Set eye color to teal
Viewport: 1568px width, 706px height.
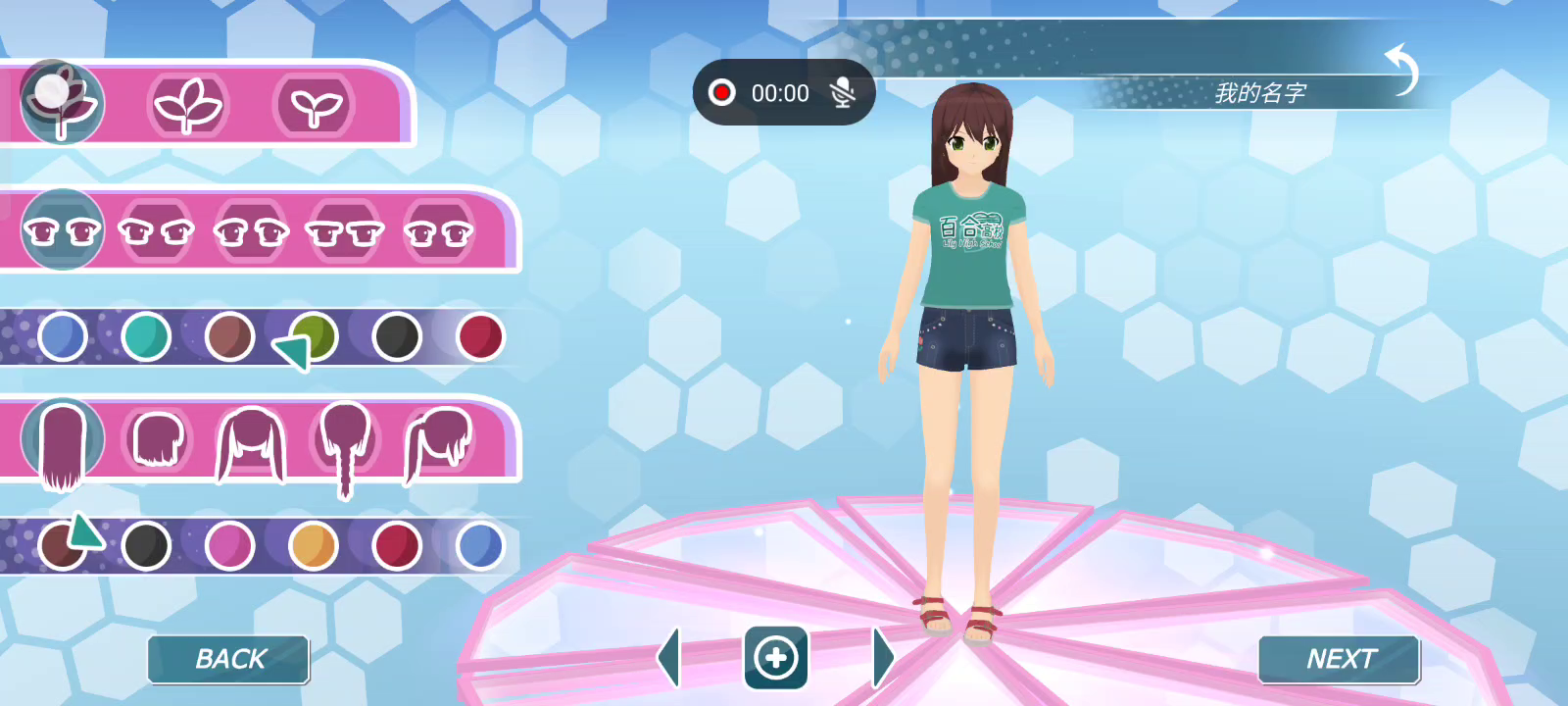146,336
